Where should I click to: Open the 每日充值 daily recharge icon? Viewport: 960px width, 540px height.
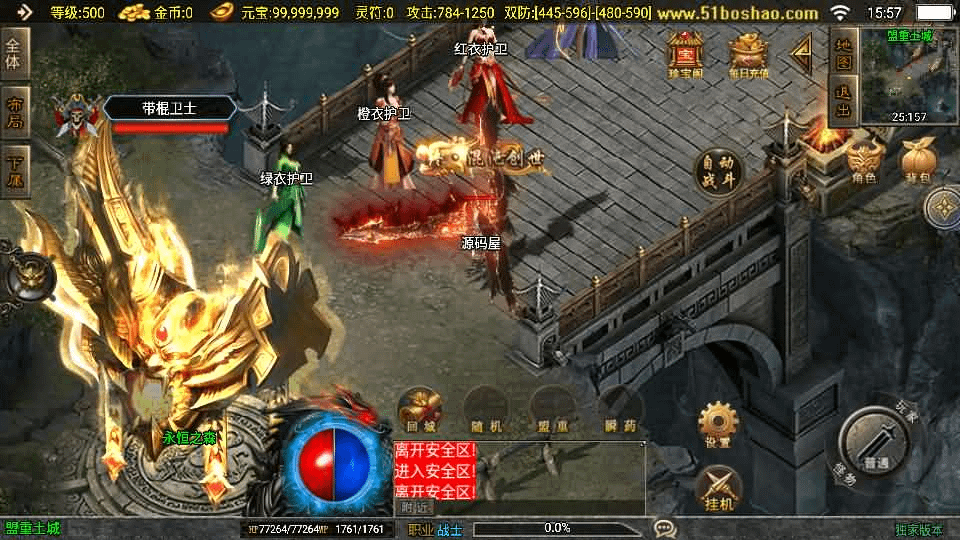[747, 54]
